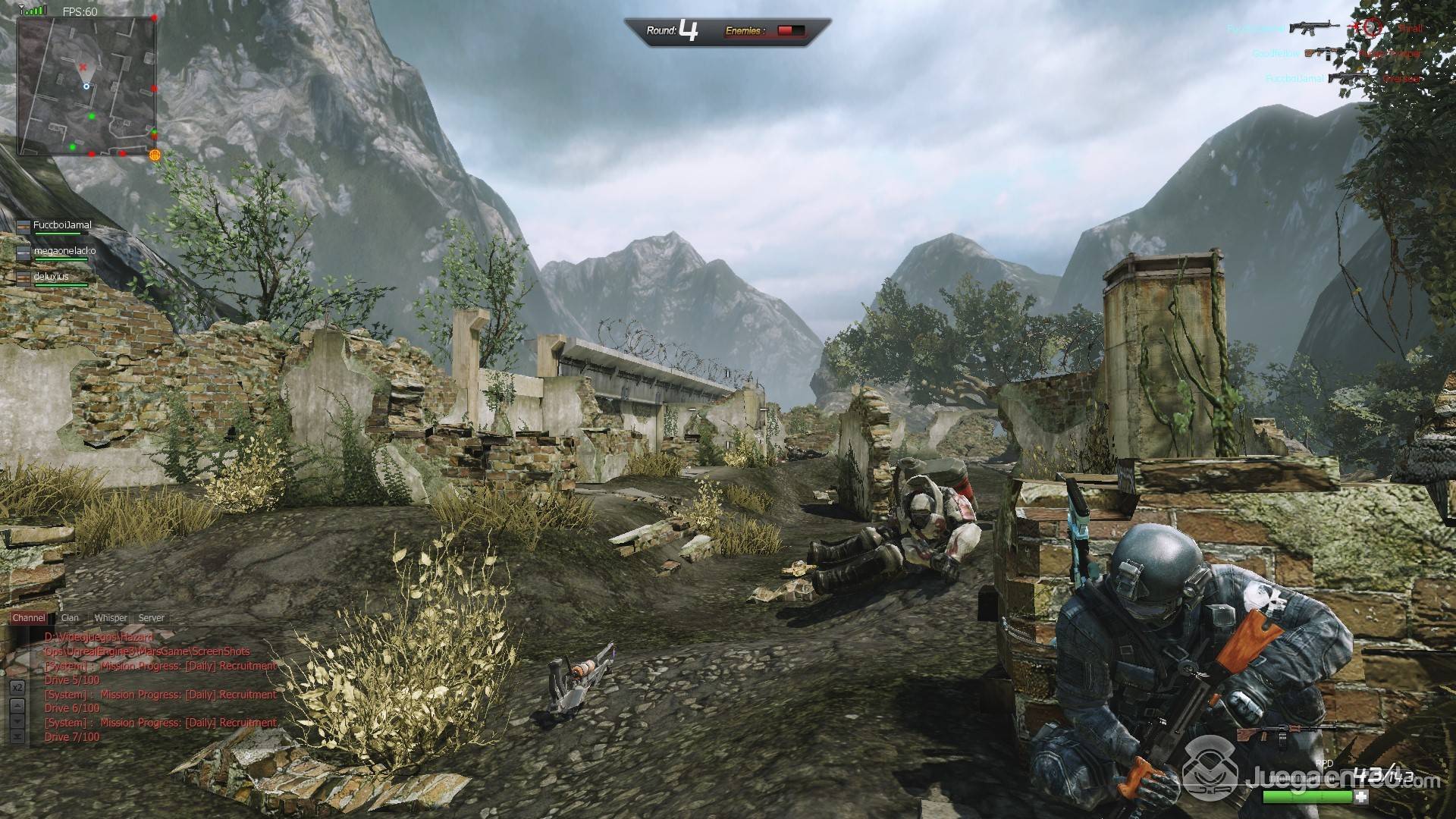Select teammate megaonelacko in the squad list
Viewport: 1456px width, 819px height.
[63, 252]
